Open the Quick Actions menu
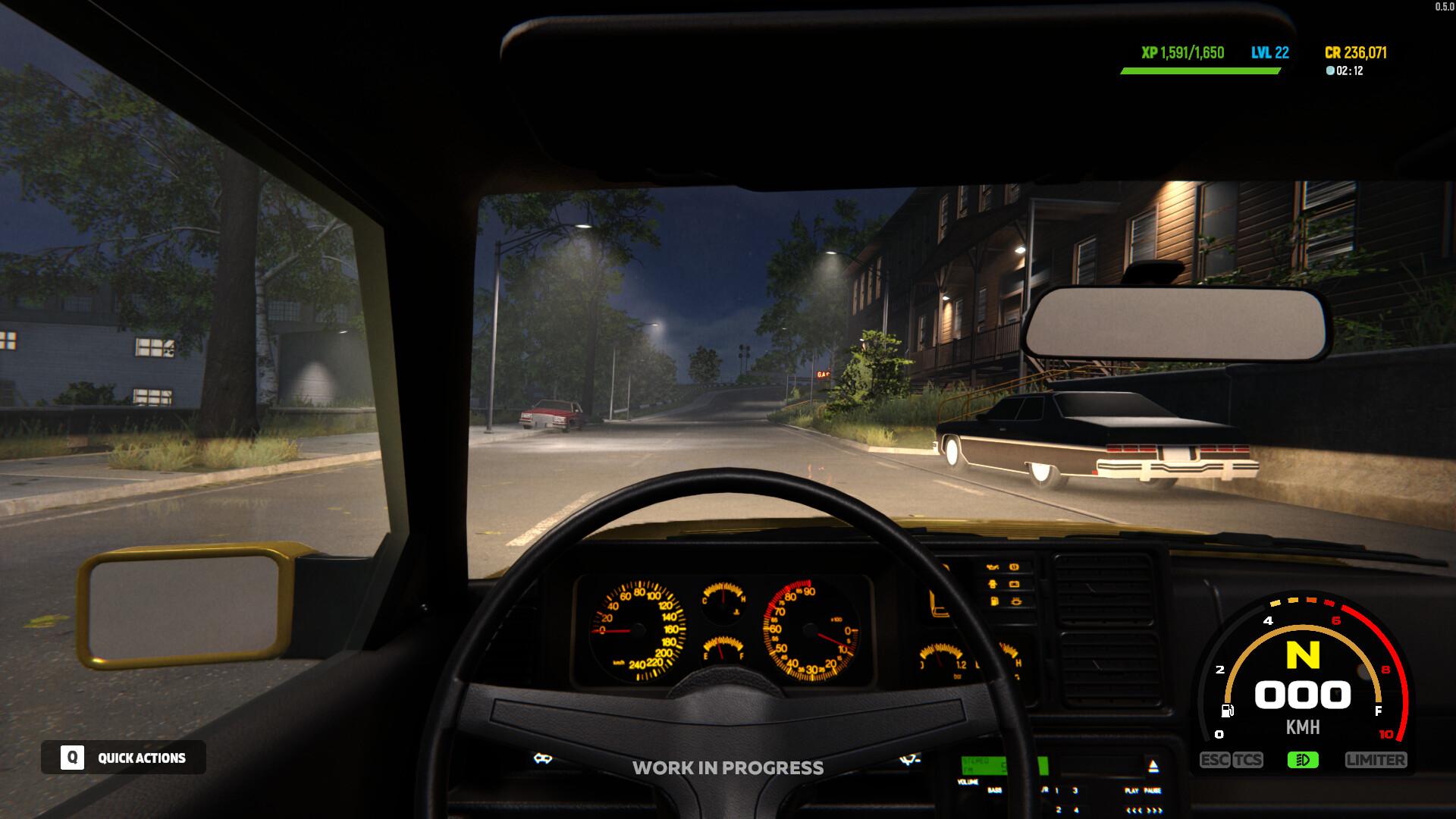Screen dimensions: 1456x819 point(140,758)
